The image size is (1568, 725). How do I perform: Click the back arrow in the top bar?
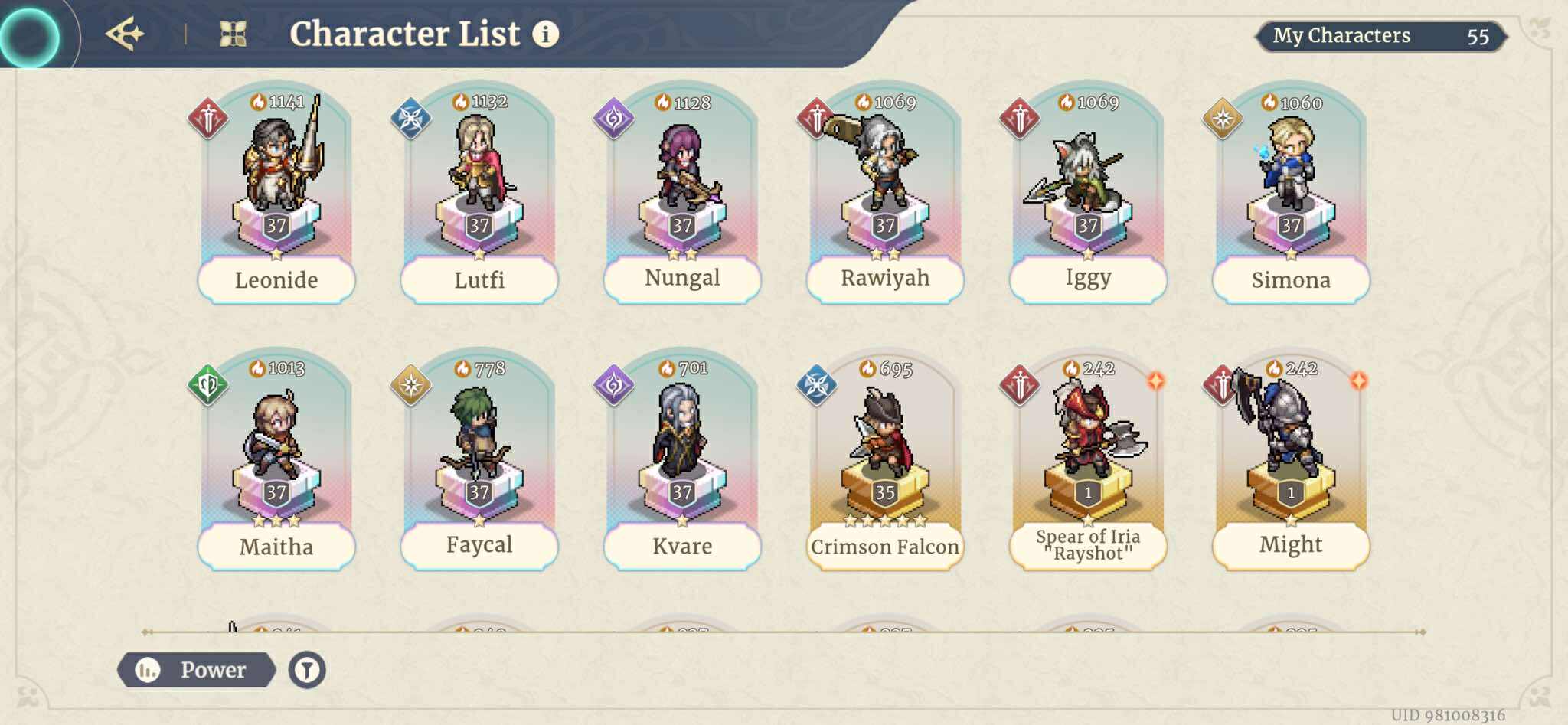pyautogui.click(x=126, y=32)
